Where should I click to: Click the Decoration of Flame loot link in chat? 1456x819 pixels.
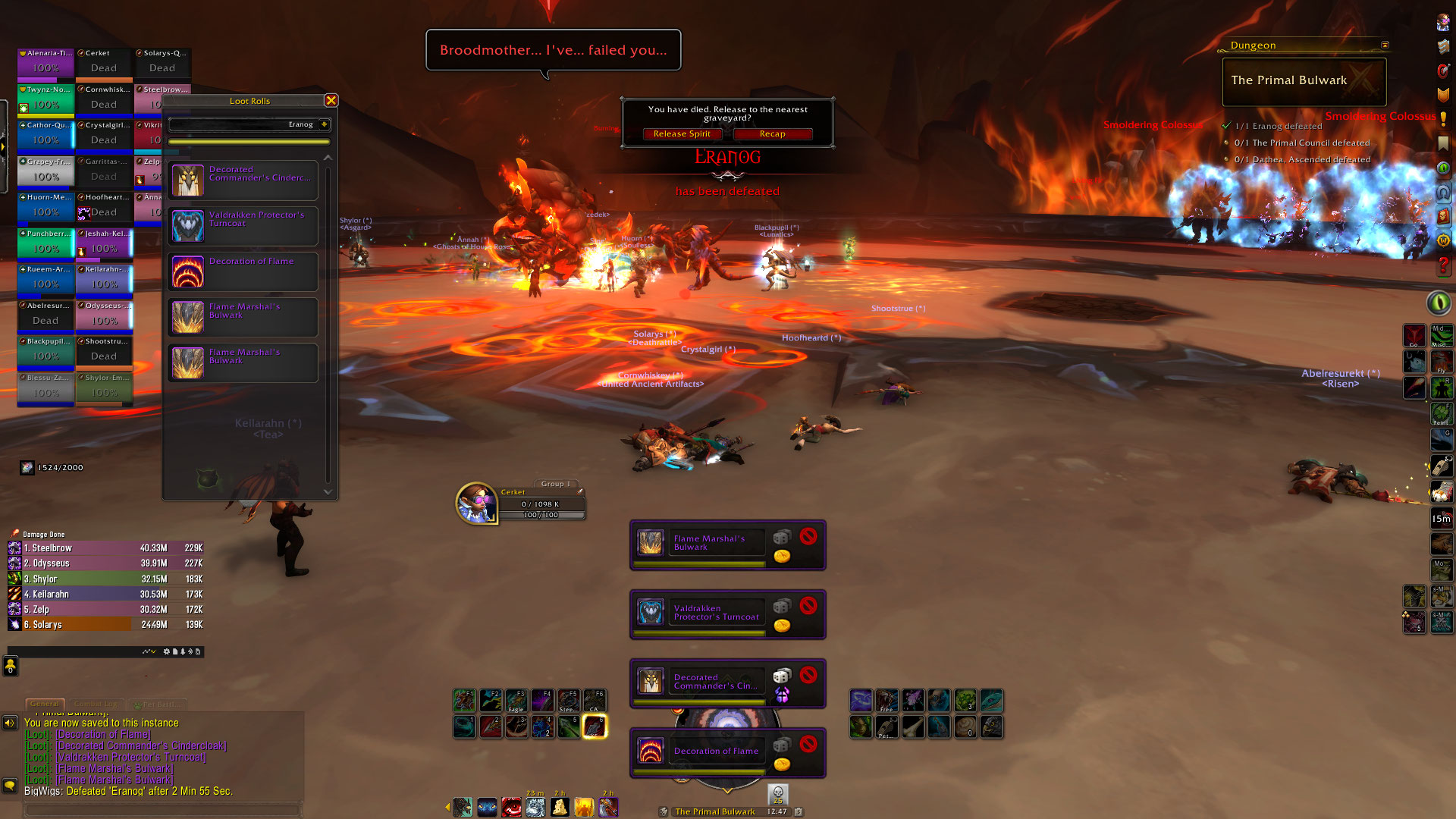pos(103,734)
